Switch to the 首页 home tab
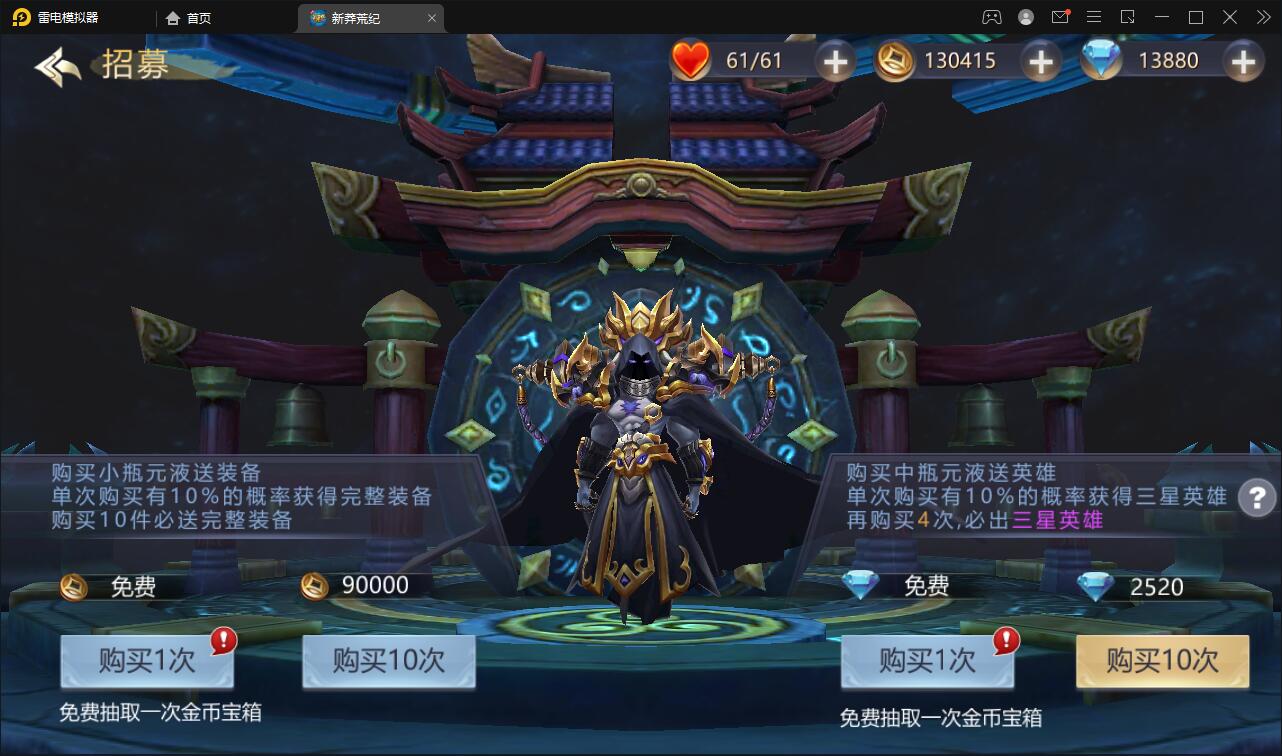This screenshot has height=756, width=1282. (x=188, y=17)
